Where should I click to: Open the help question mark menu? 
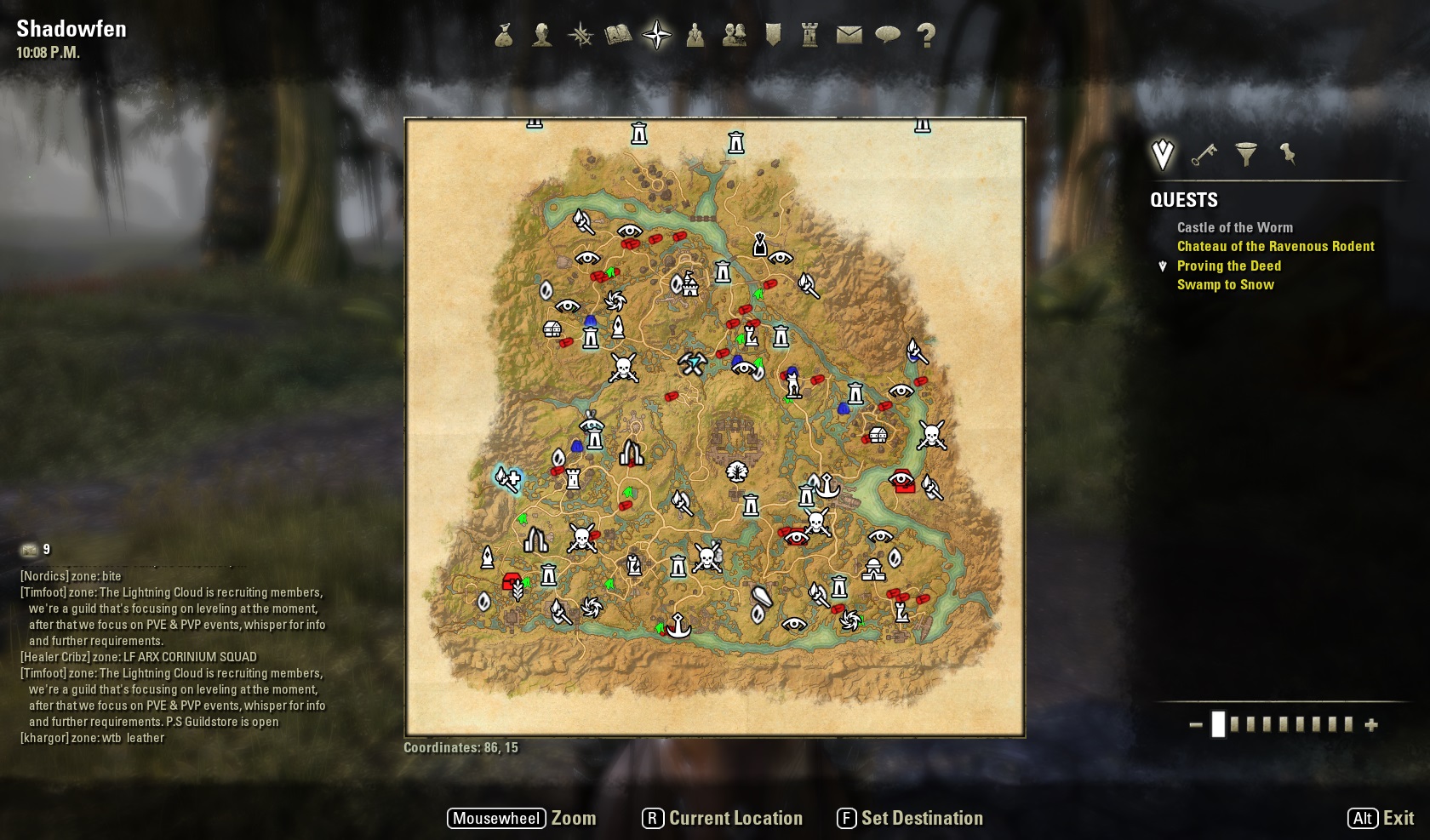click(x=926, y=35)
